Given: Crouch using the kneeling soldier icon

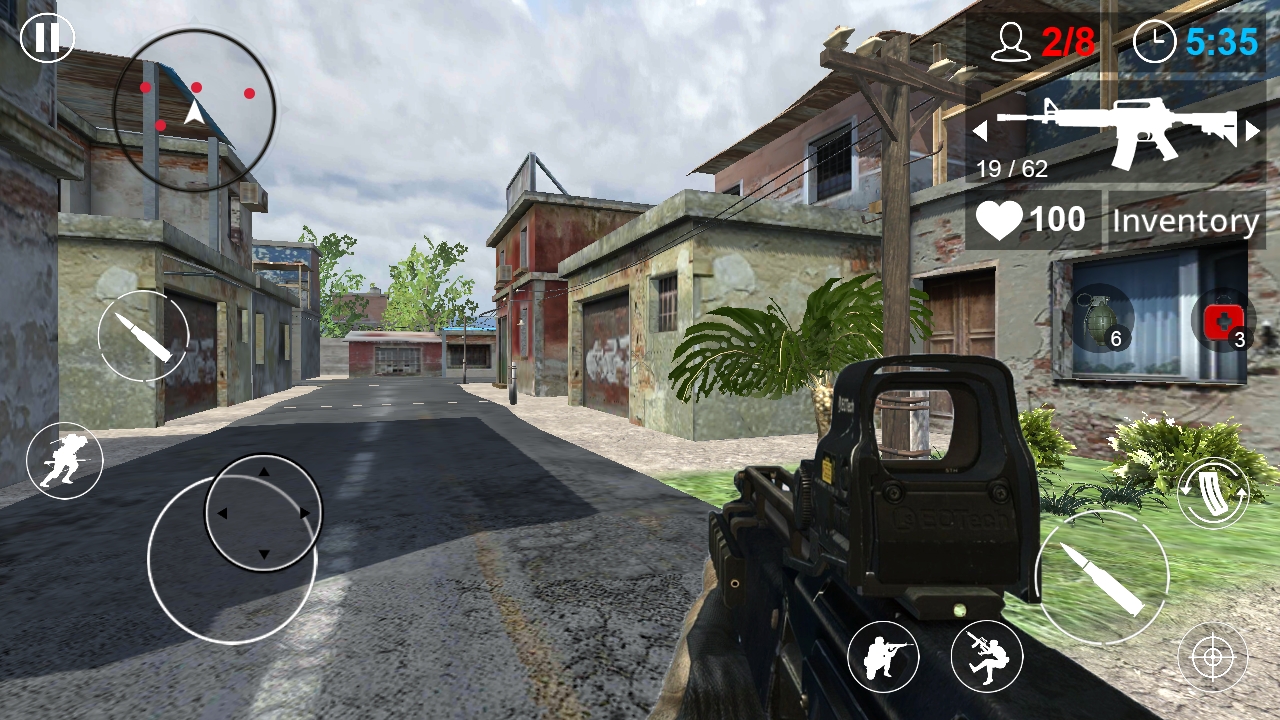Looking at the screenshot, I should 883,657.
